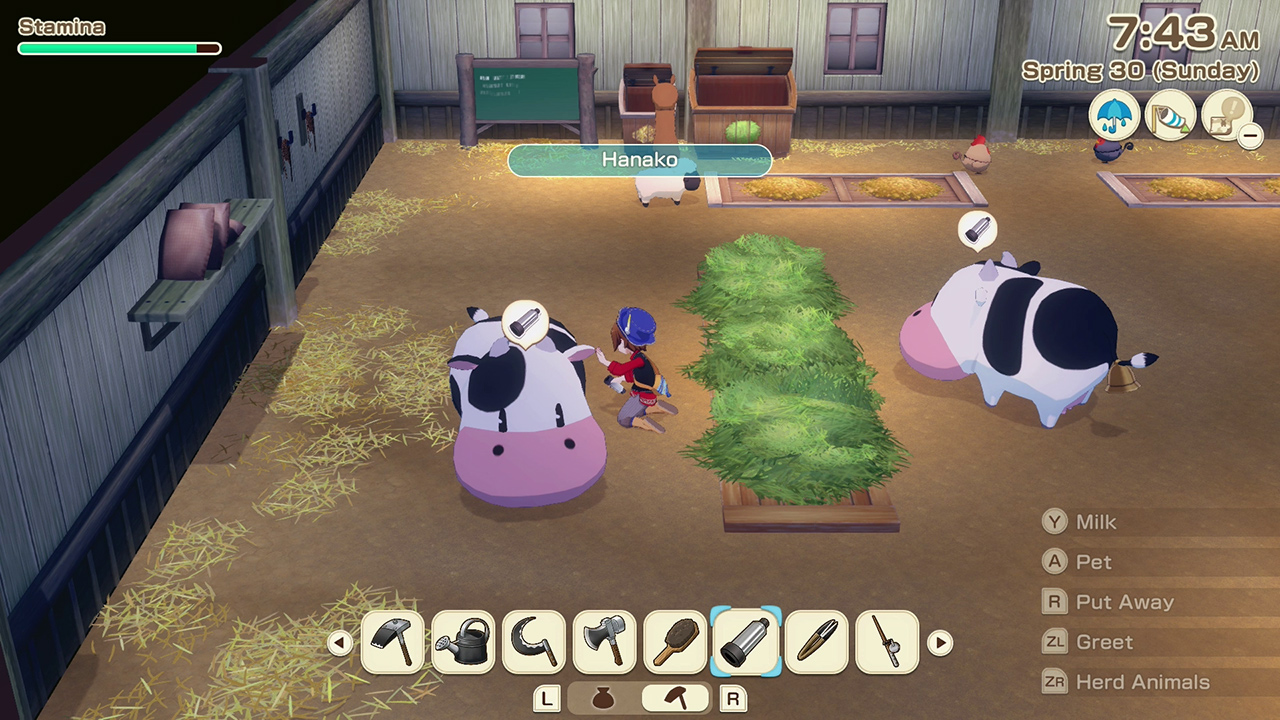
Task: Pick the tongs tool next to the milker
Action: (x=816, y=640)
